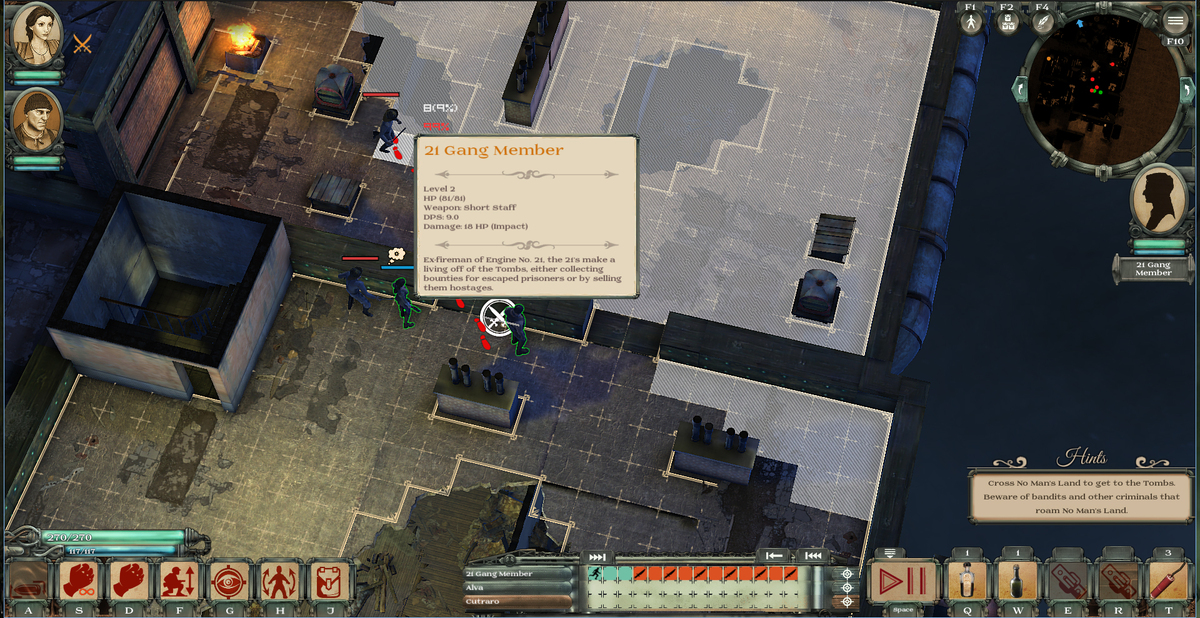Activate the fist with infinity symbol ability
This screenshot has height=618, width=1200.
[x=80, y=581]
